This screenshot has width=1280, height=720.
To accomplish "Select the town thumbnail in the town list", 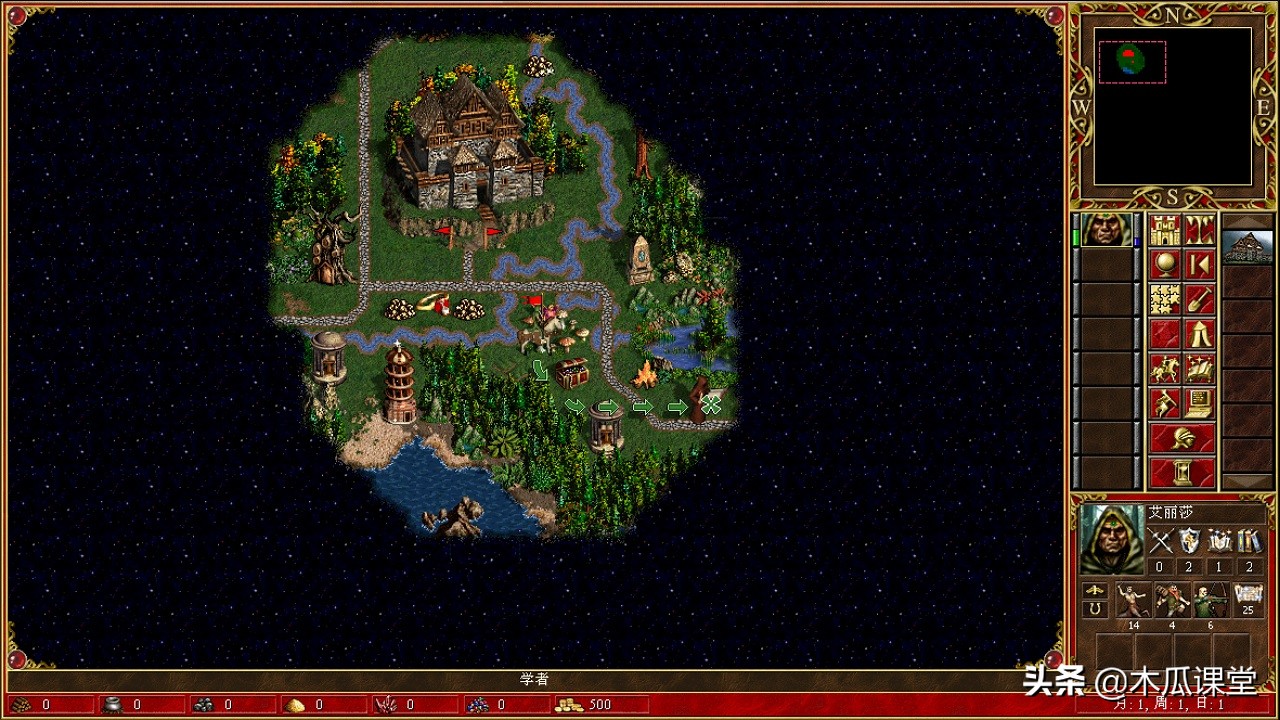I will 1248,247.
